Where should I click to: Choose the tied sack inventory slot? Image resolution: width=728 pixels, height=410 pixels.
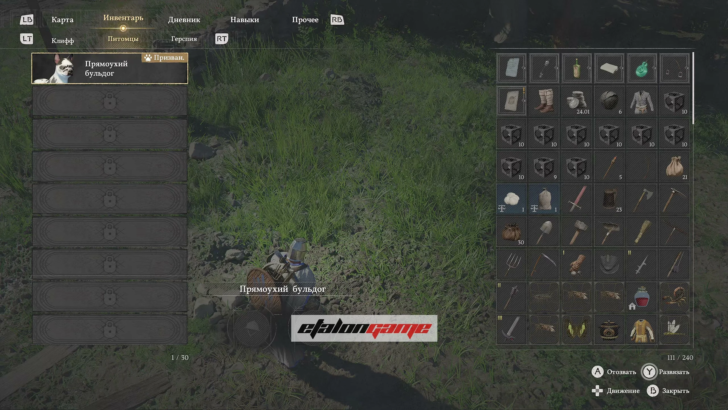[675, 166]
